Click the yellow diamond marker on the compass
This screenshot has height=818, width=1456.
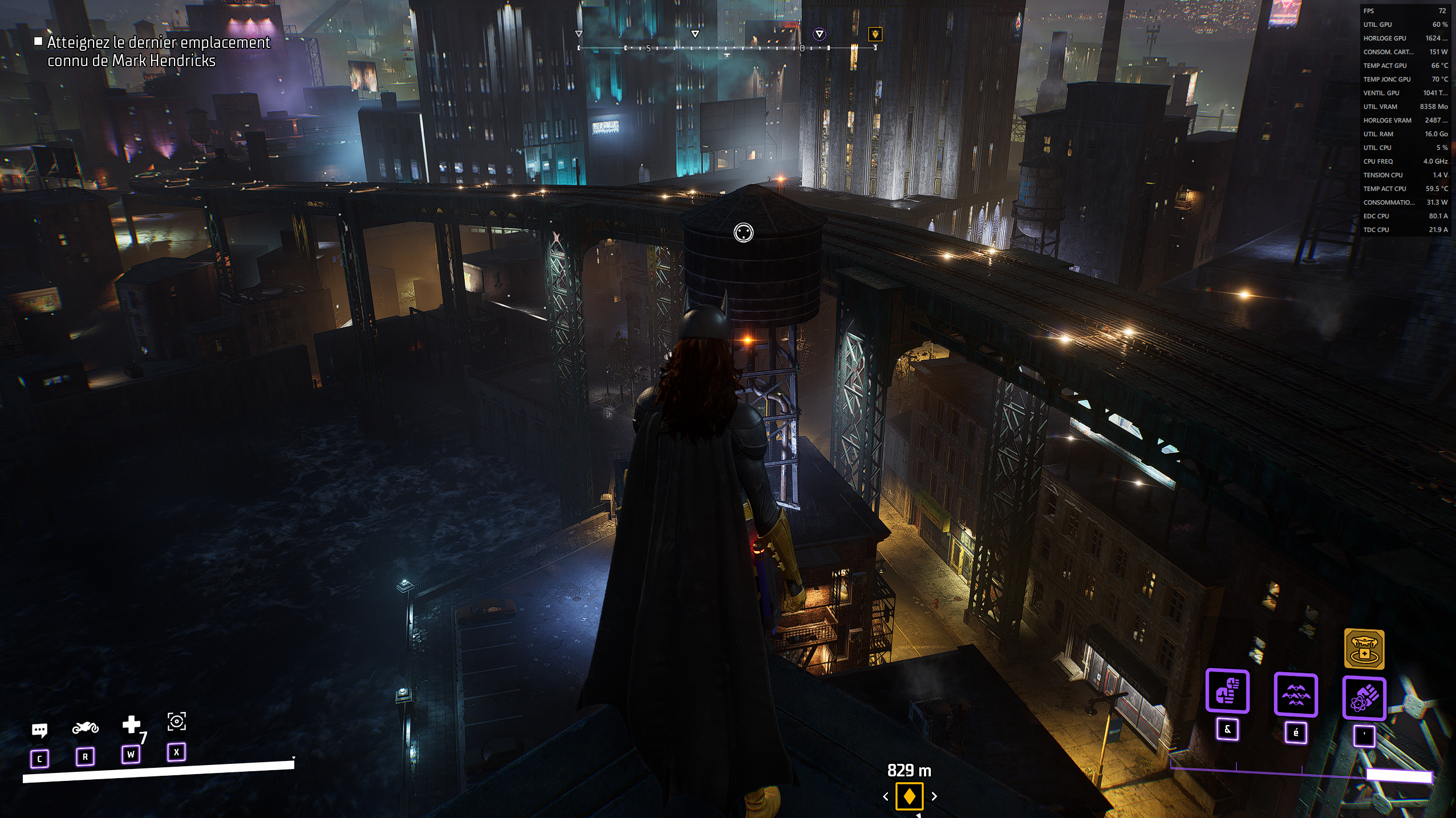click(875, 34)
